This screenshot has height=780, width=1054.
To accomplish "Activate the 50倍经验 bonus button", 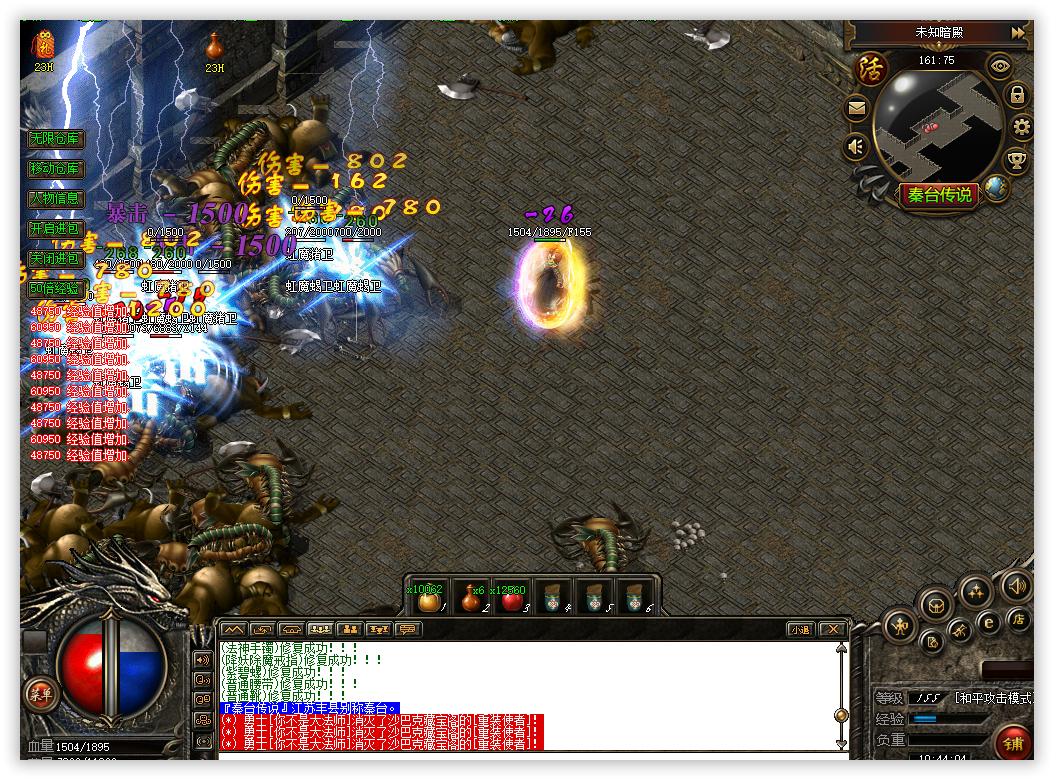I will coord(55,289).
